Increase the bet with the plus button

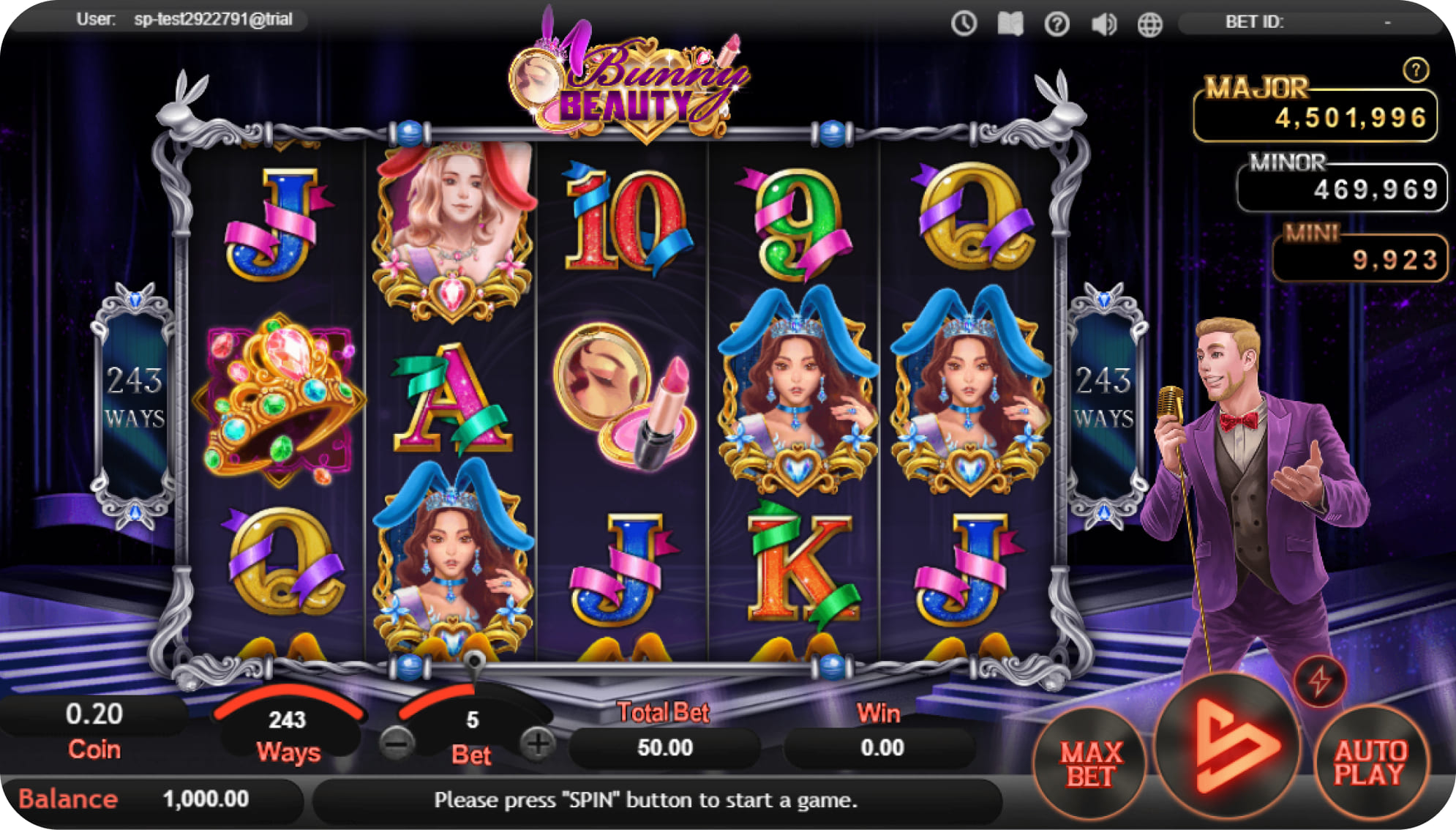pos(538,744)
